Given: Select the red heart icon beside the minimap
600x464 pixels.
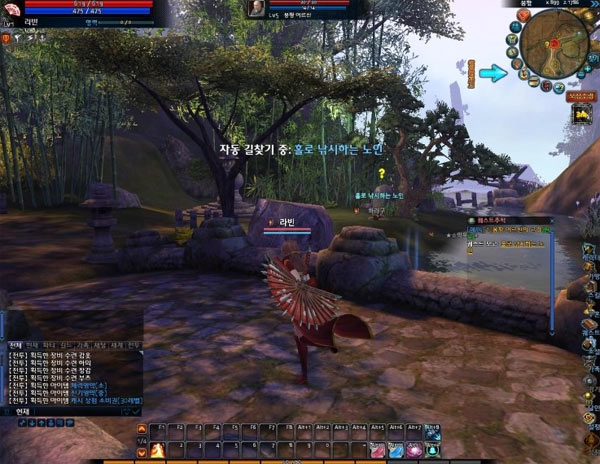Looking at the screenshot, I should point(523,14).
